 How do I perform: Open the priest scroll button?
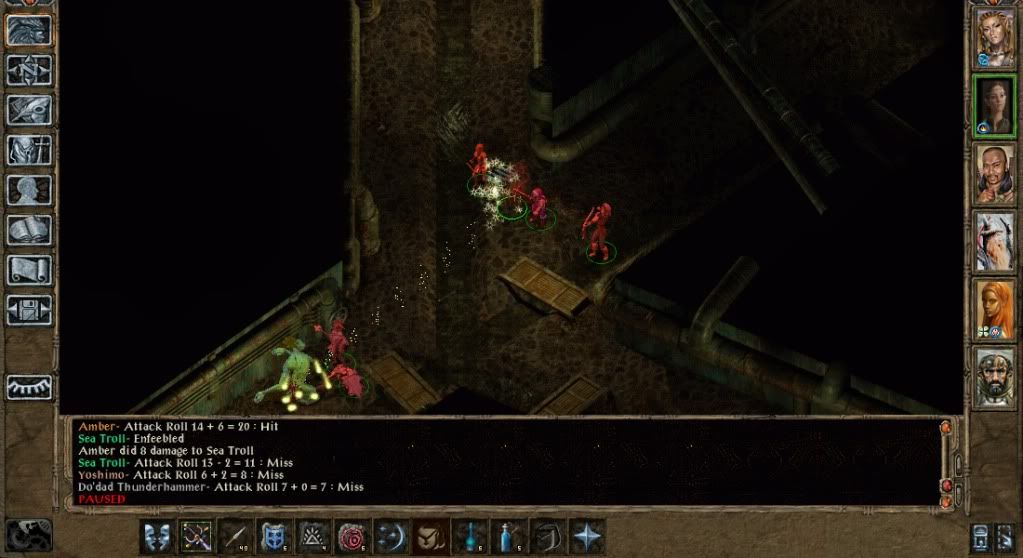click(x=29, y=270)
